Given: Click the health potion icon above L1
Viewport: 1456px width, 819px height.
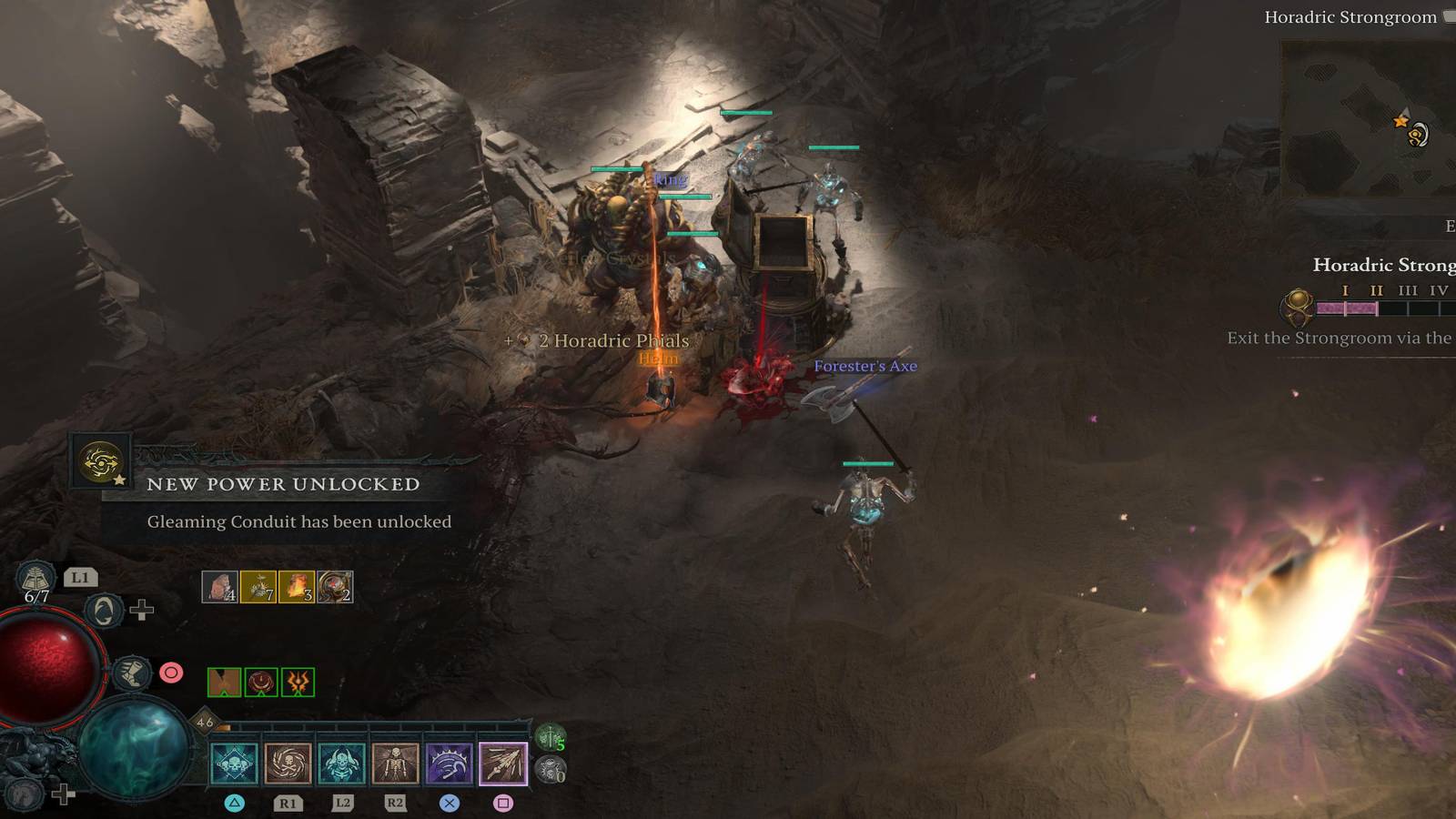Looking at the screenshot, I should point(35,578).
